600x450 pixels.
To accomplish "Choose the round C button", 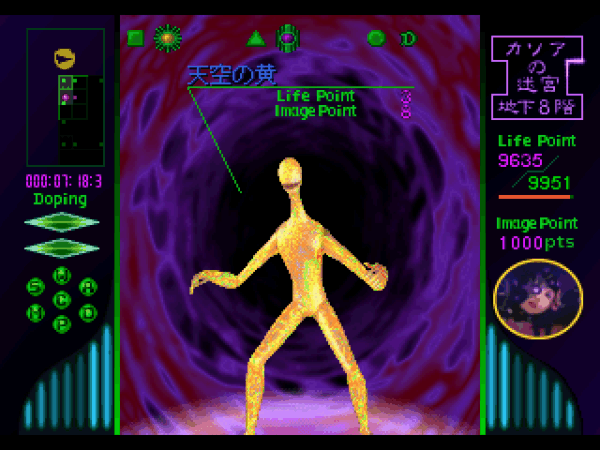I will pos(62,299).
